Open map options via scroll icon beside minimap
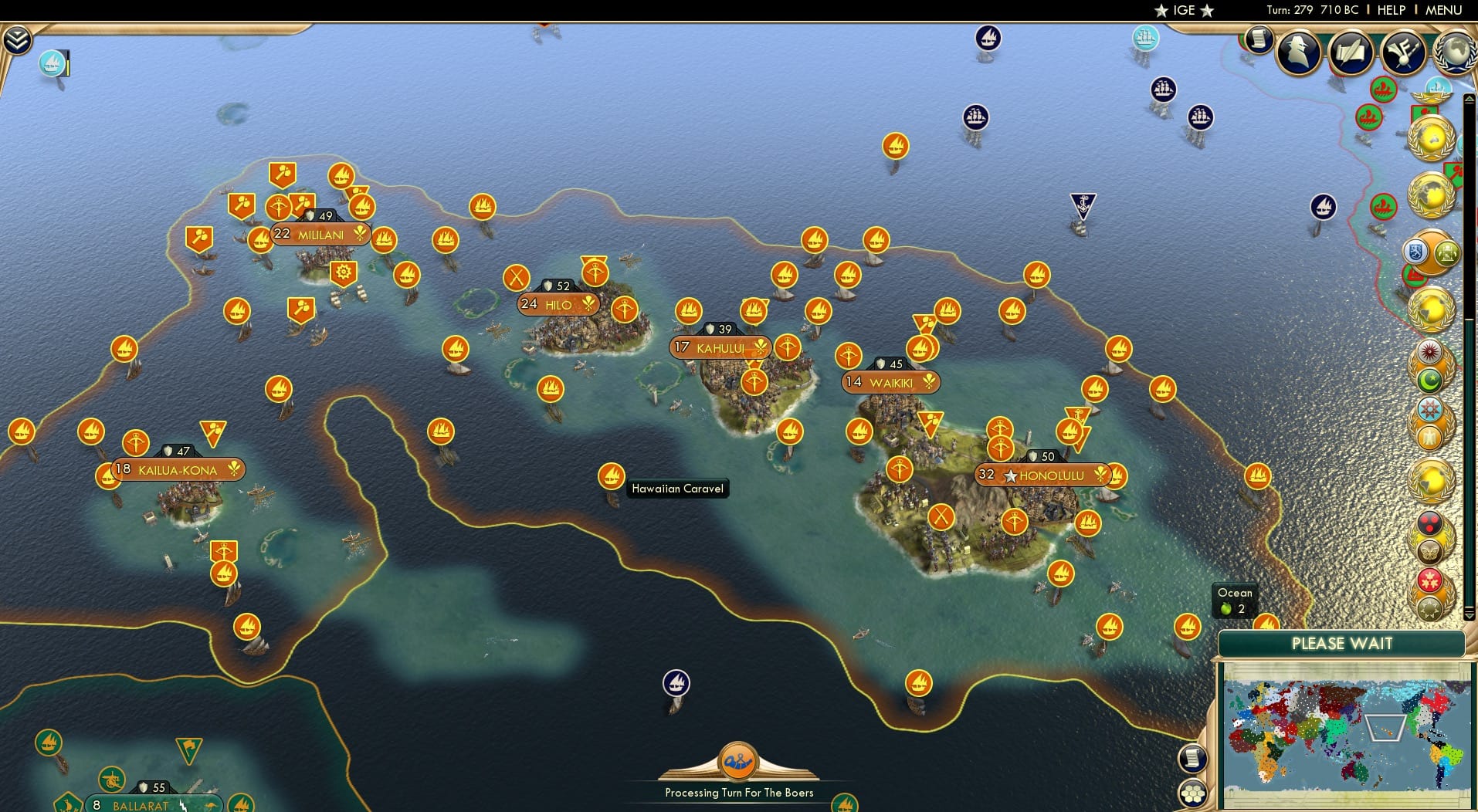Screen dimensions: 1478x812 click(1195, 759)
